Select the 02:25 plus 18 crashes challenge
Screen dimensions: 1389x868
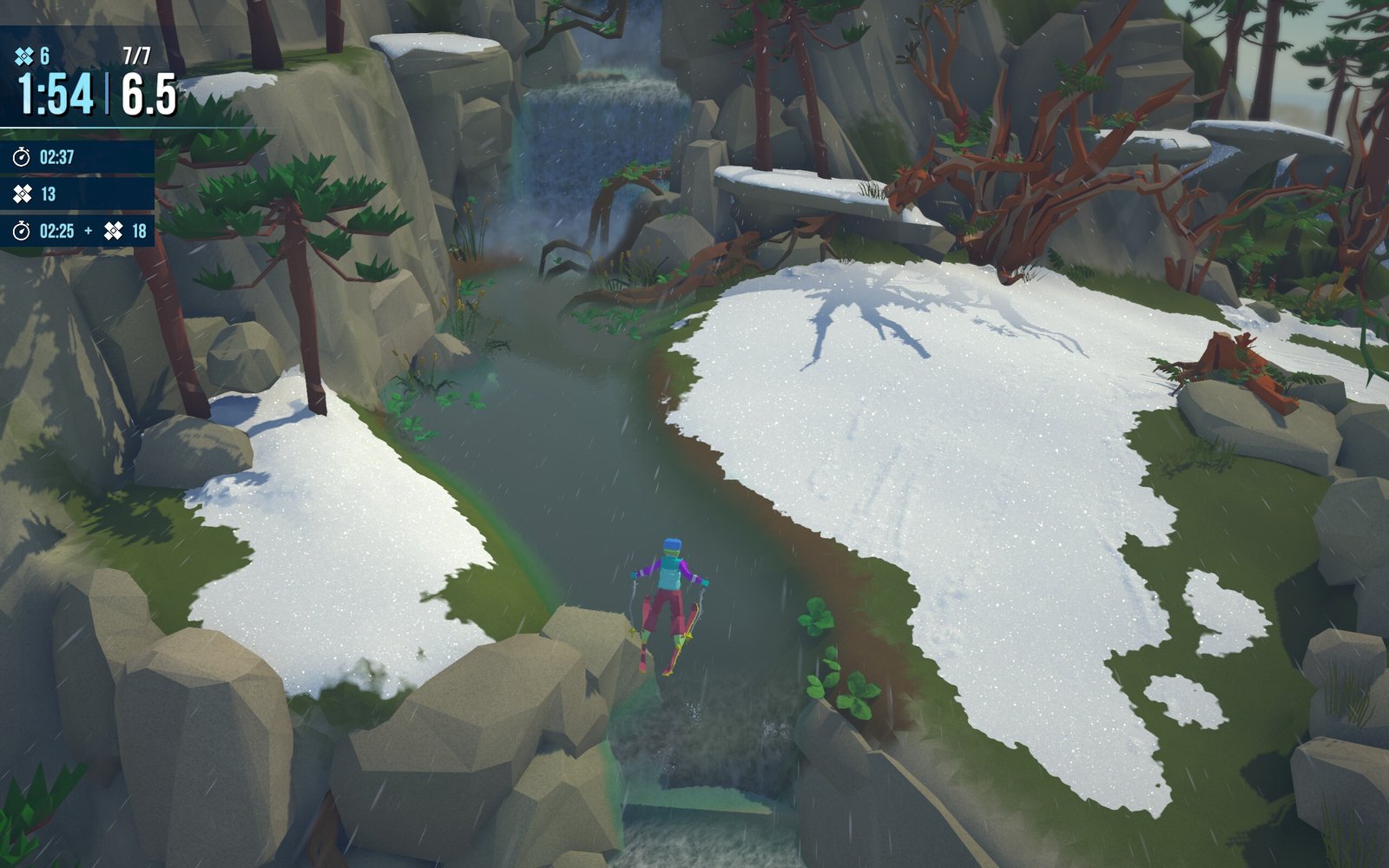tap(76, 231)
